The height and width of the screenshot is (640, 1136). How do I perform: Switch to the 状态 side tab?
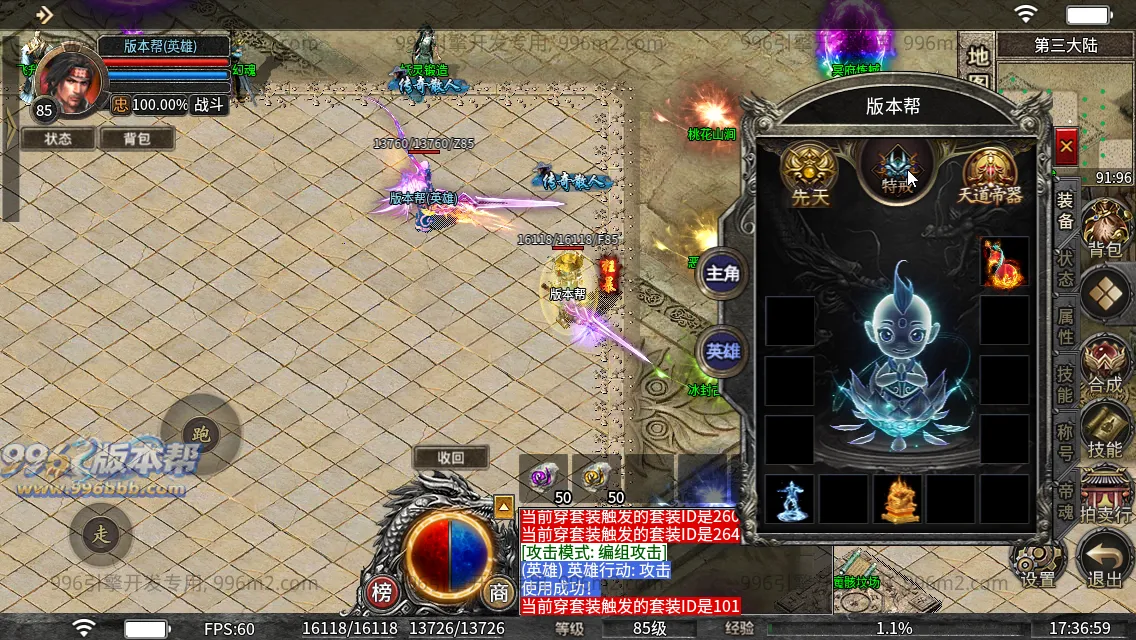(x=1066, y=267)
